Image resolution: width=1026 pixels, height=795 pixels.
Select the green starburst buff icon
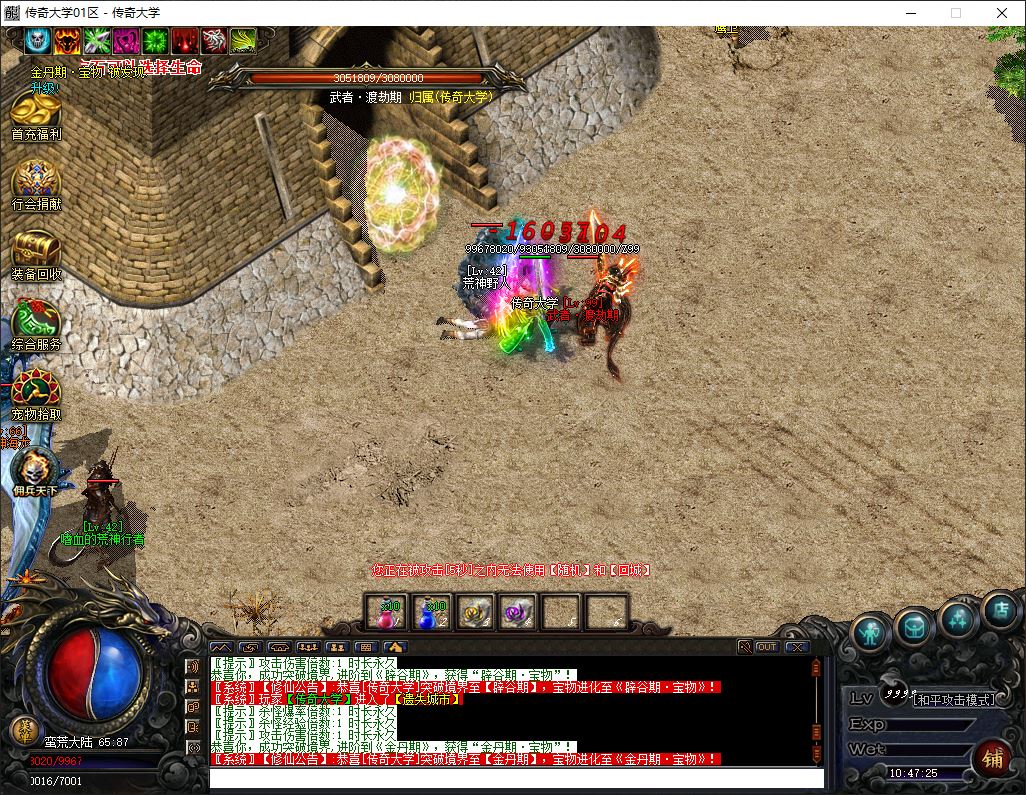point(155,40)
